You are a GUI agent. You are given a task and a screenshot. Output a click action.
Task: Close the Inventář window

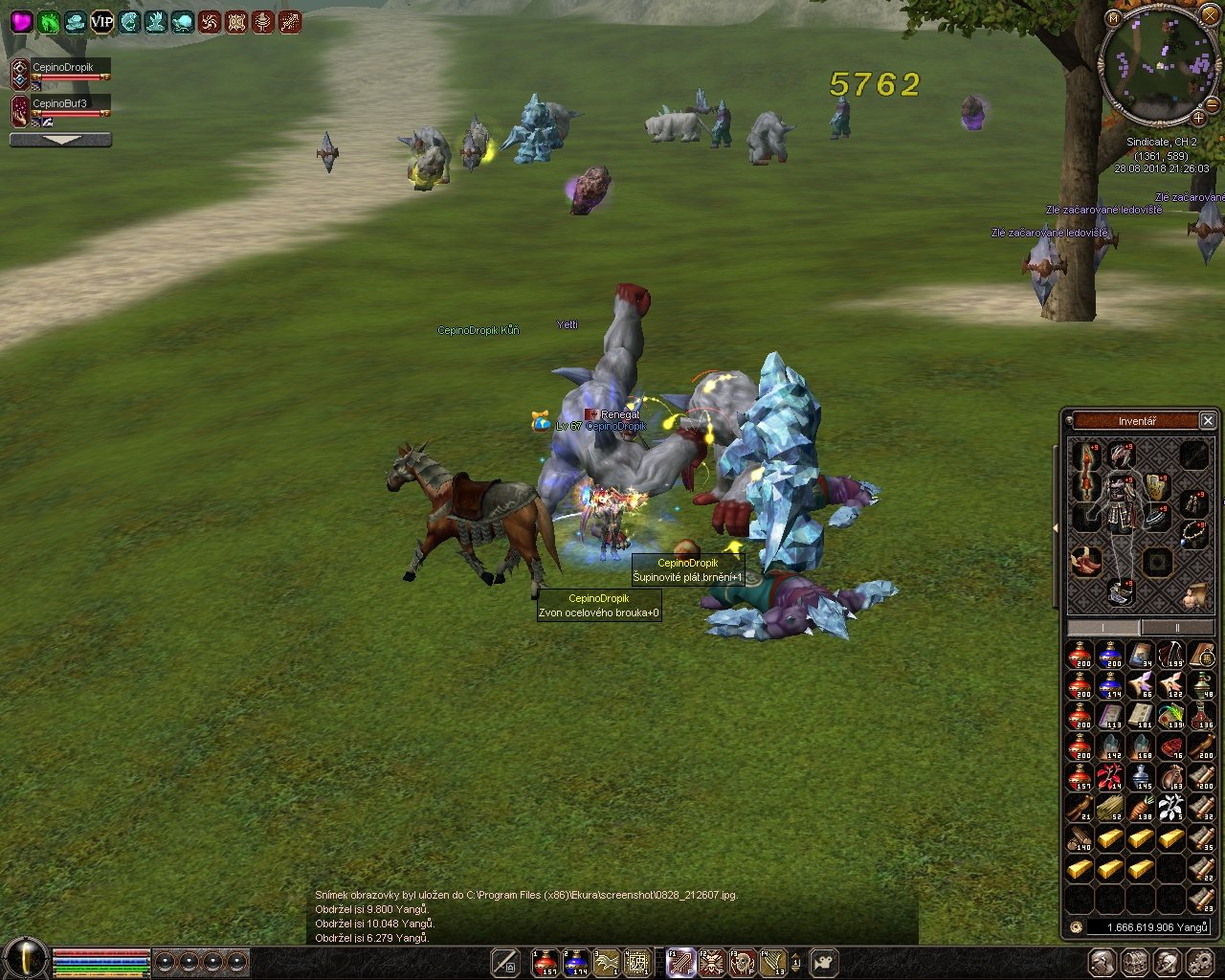1208,421
